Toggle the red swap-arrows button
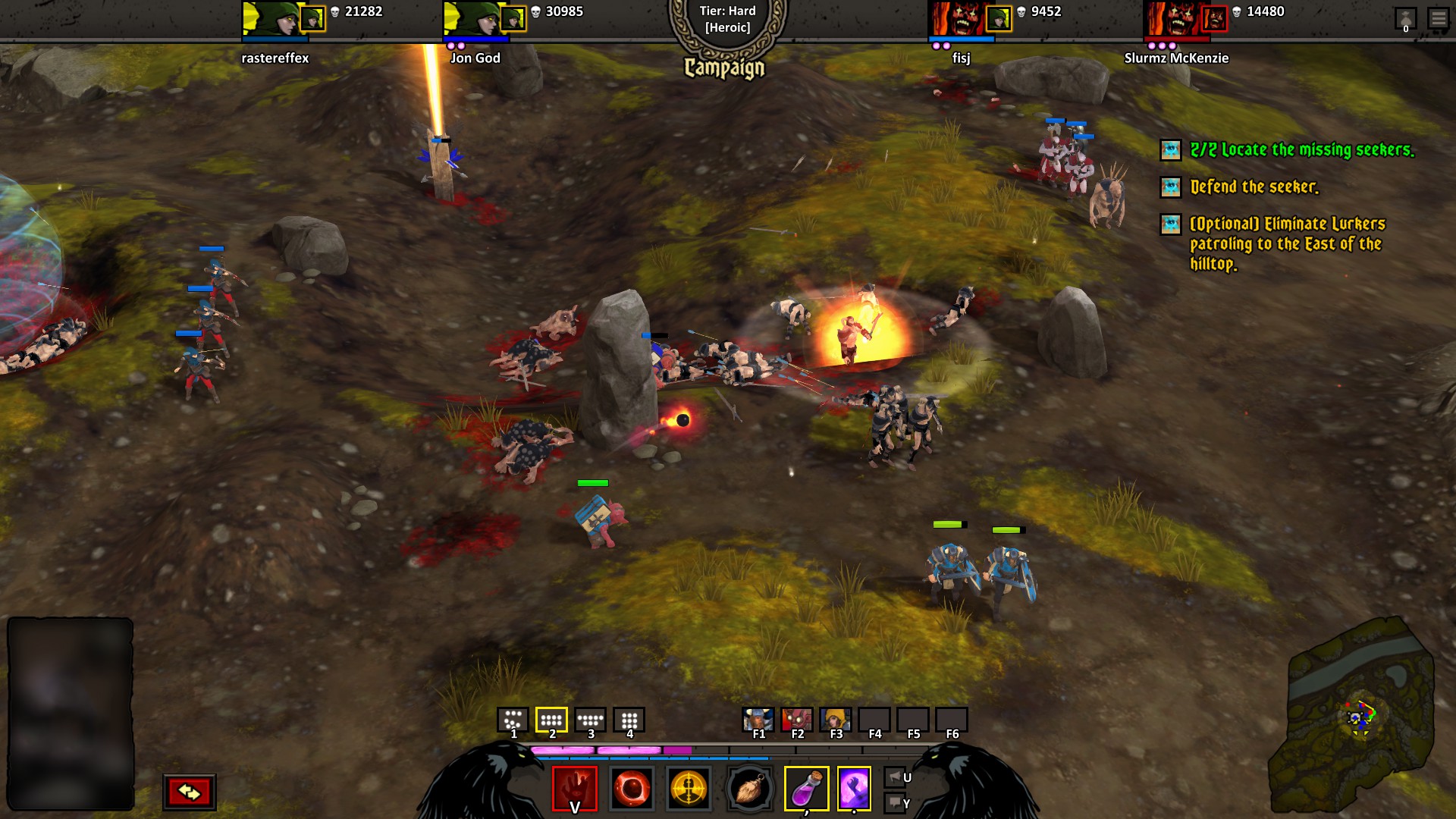The width and height of the screenshot is (1456, 819). 189,792
